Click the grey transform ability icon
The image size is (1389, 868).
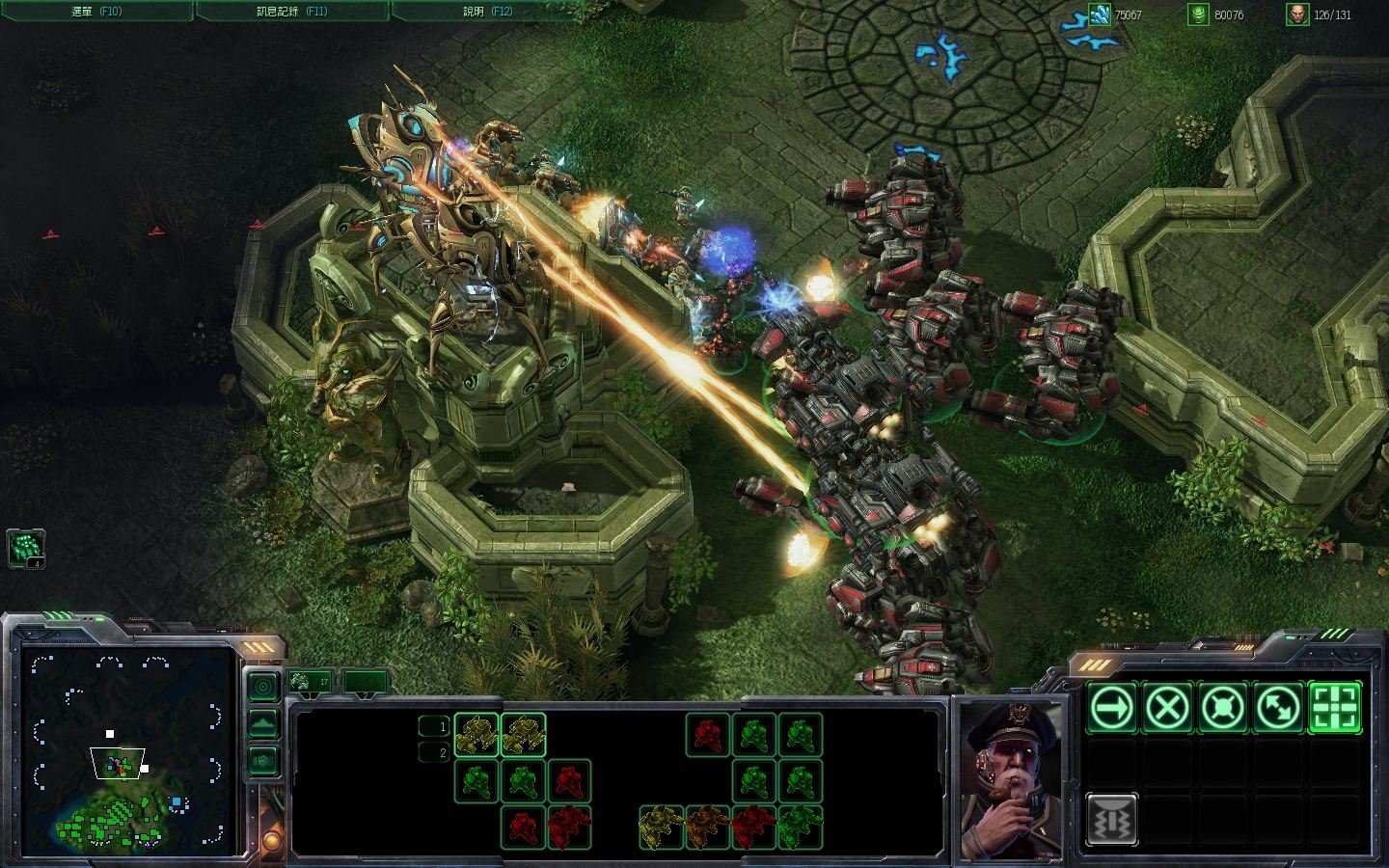pos(1112,820)
